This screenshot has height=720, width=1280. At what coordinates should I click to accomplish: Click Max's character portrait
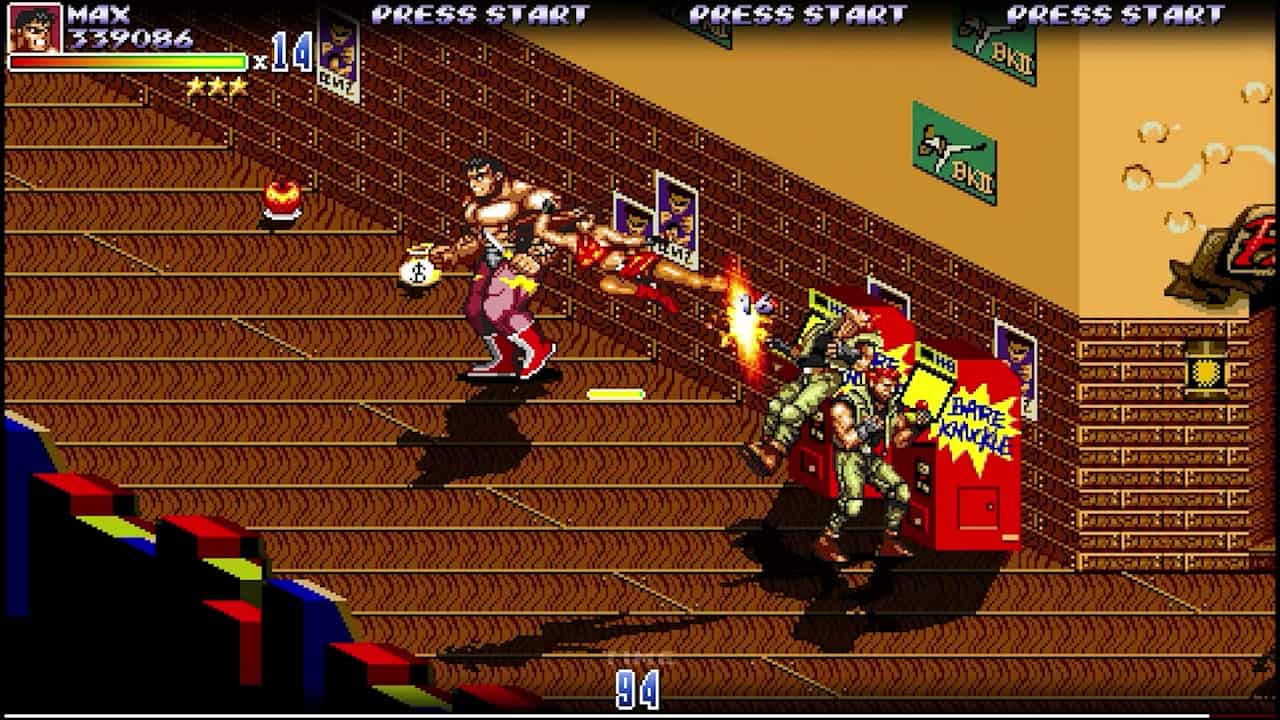[x=35, y=27]
